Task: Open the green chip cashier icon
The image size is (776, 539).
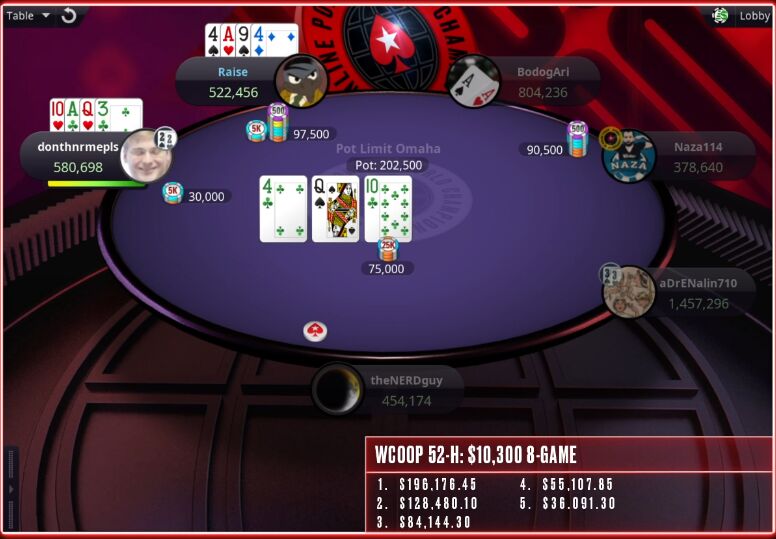Action: click(720, 15)
